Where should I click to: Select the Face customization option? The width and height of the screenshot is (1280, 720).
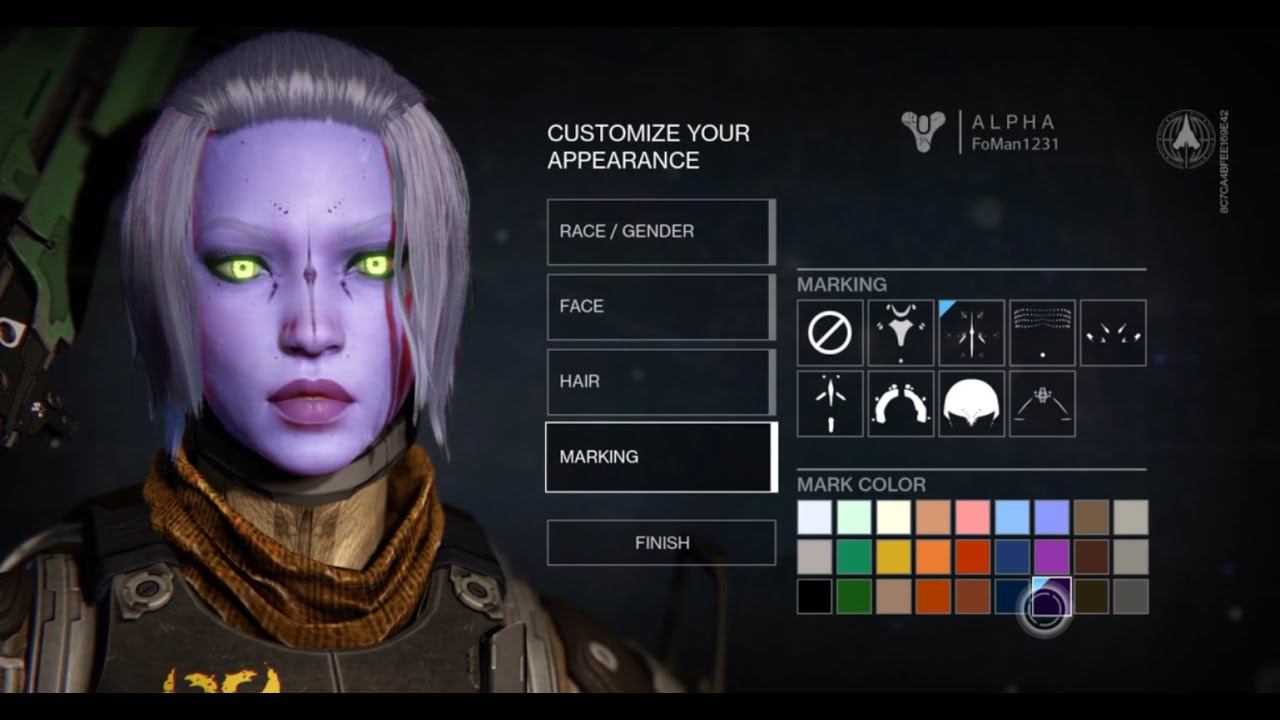point(660,307)
